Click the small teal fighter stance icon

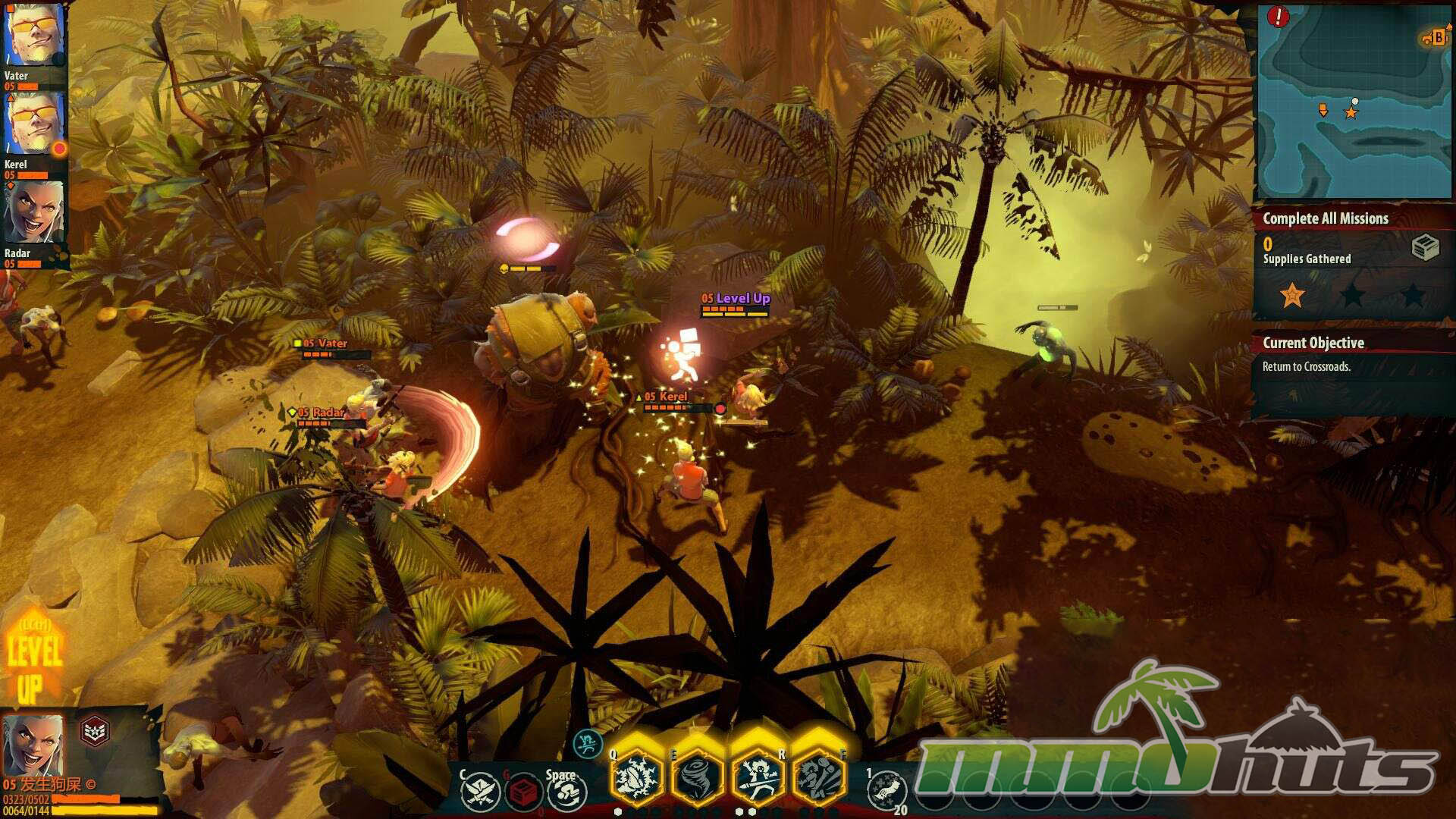click(x=587, y=745)
